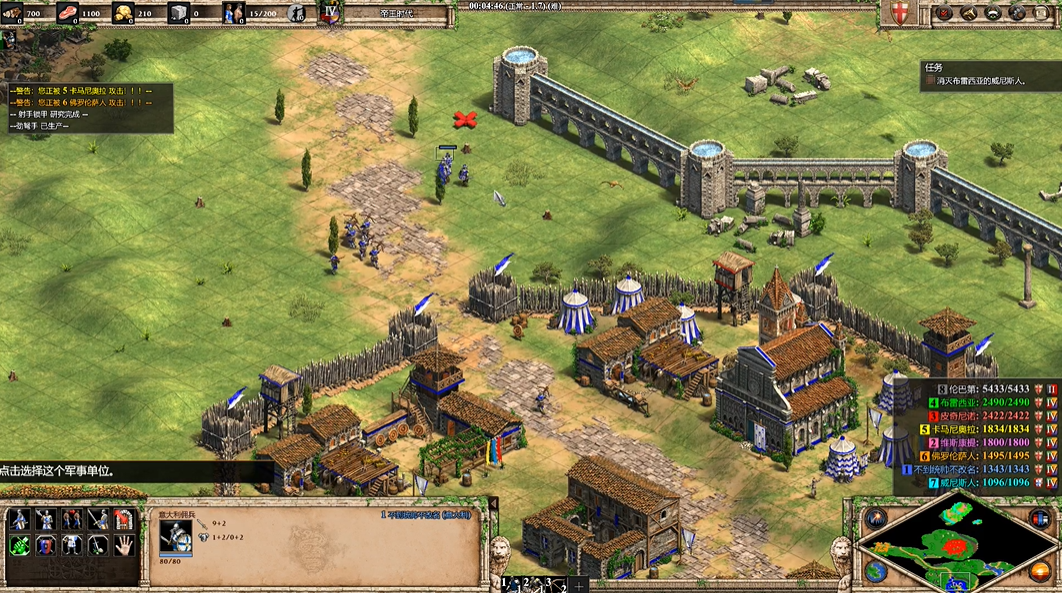The height and width of the screenshot is (593, 1062).
Task: Click the idle villager icon beside population
Action: tap(297, 13)
